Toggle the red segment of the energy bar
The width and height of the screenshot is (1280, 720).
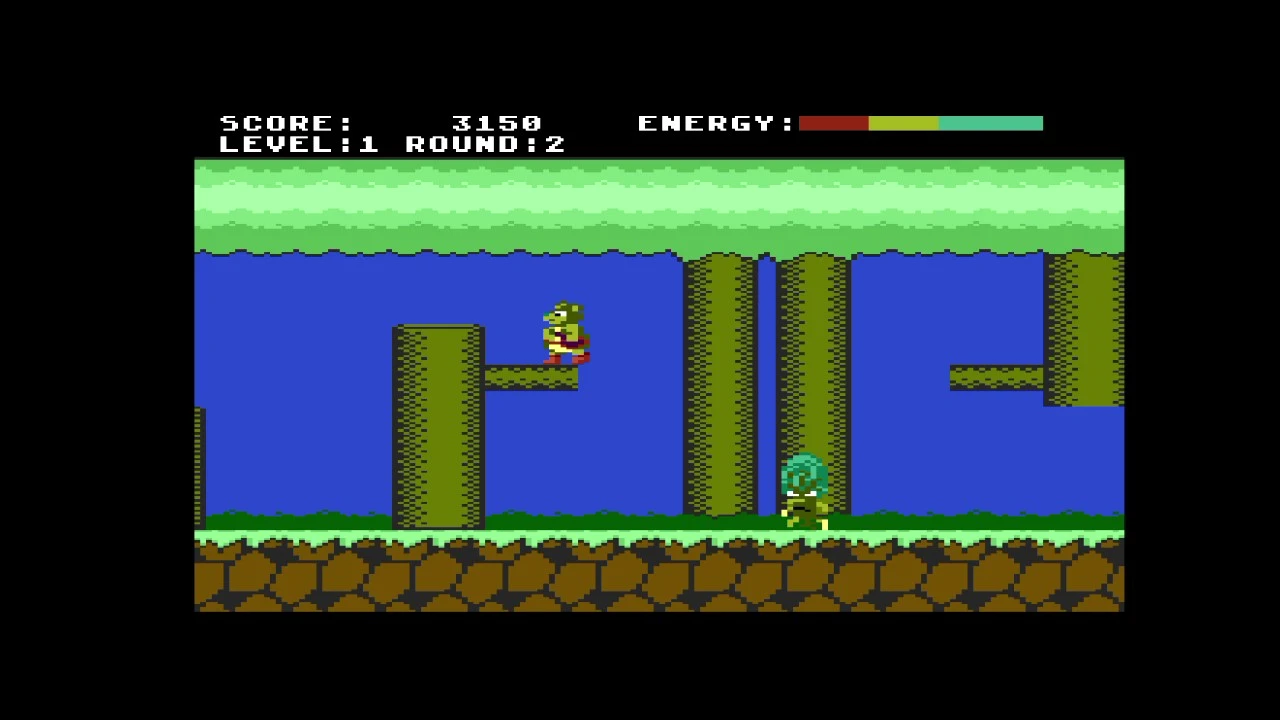[833, 123]
